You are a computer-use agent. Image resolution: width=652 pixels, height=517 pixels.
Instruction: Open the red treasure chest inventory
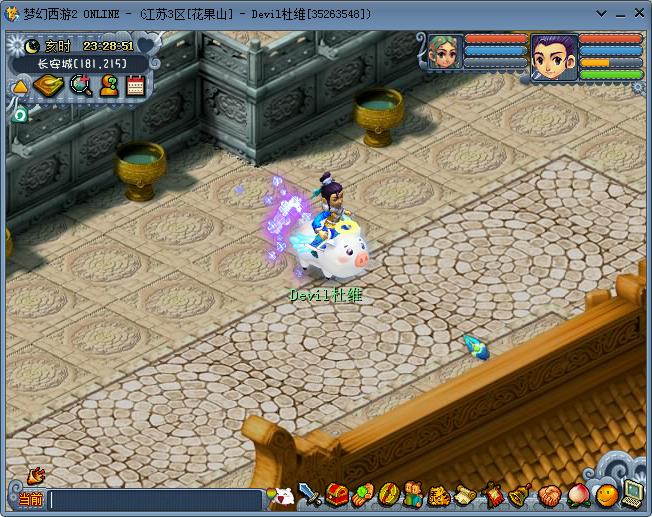[336, 494]
